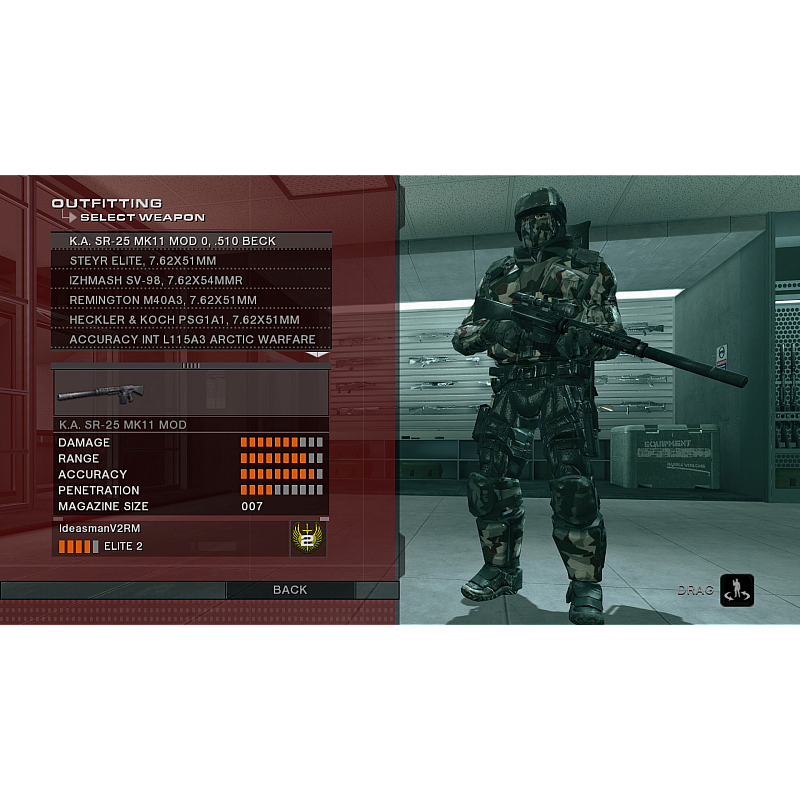The height and width of the screenshot is (800, 800).
Task: Click the Back button
Action: (x=290, y=590)
